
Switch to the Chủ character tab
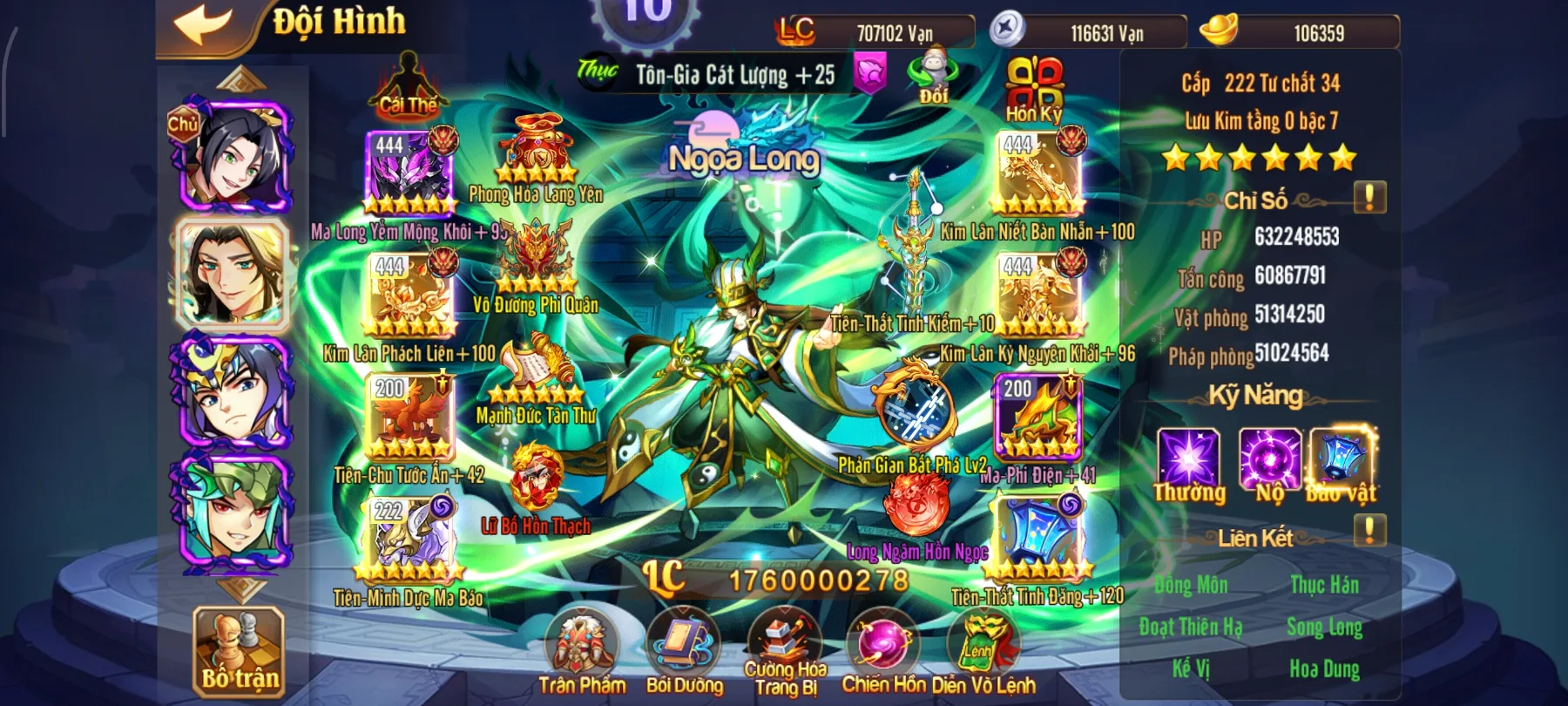236,157
